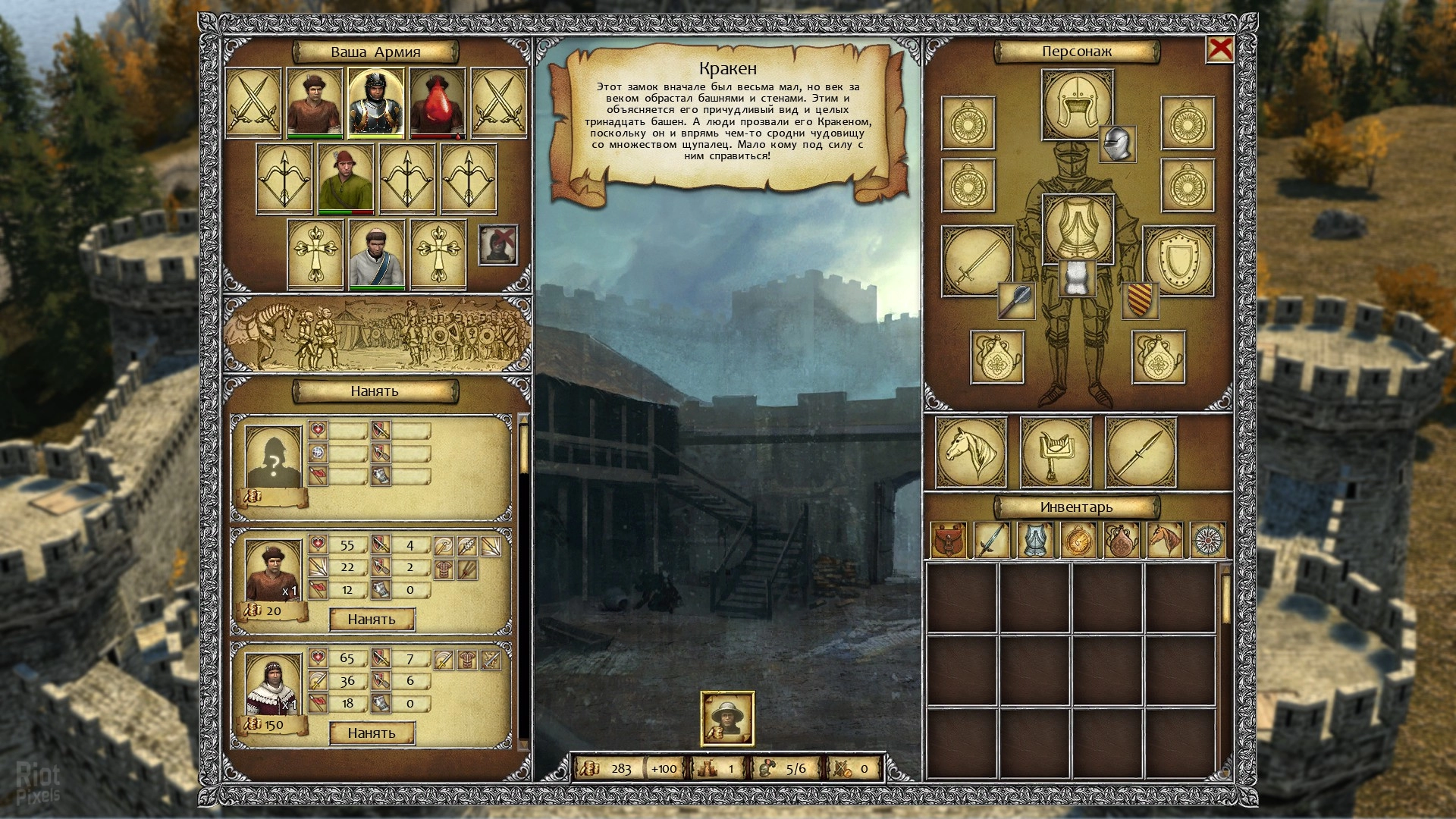Image resolution: width=1456 pixels, height=819 pixels.
Task: Switch inventory to the armor tab
Action: [x=1035, y=540]
